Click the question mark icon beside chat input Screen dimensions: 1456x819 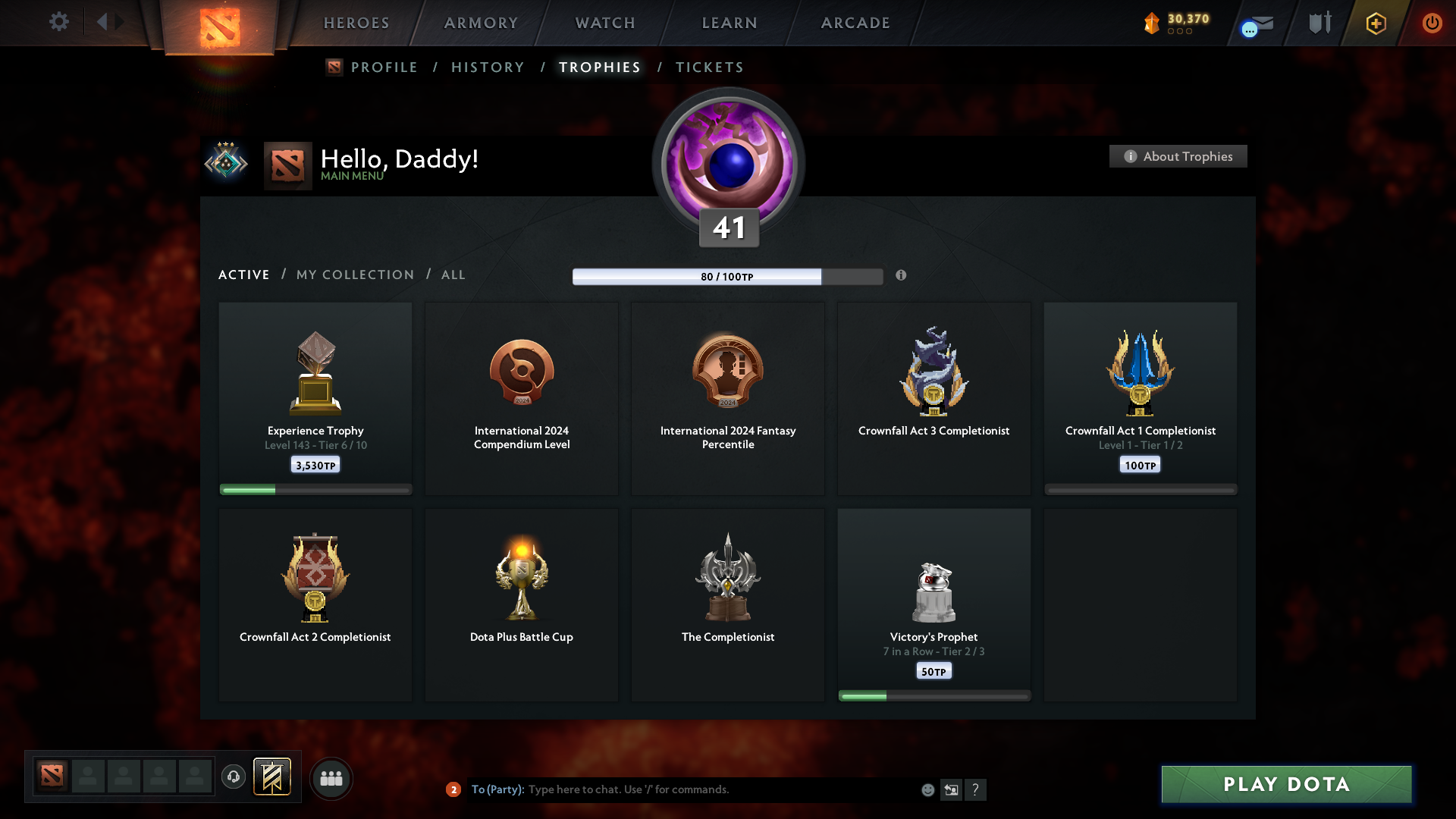coord(977,789)
